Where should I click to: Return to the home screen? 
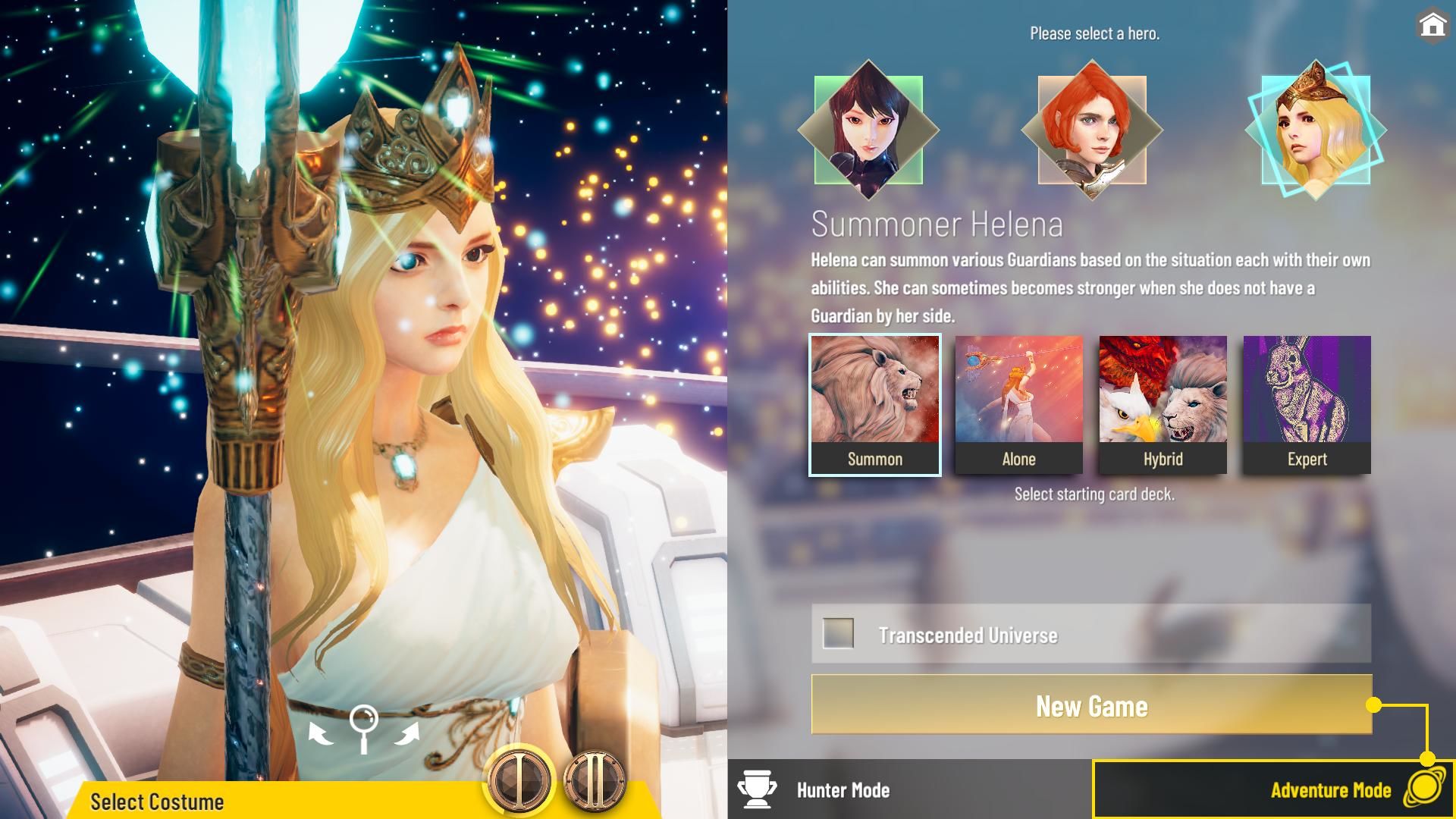pyautogui.click(x=1432, y=26)
